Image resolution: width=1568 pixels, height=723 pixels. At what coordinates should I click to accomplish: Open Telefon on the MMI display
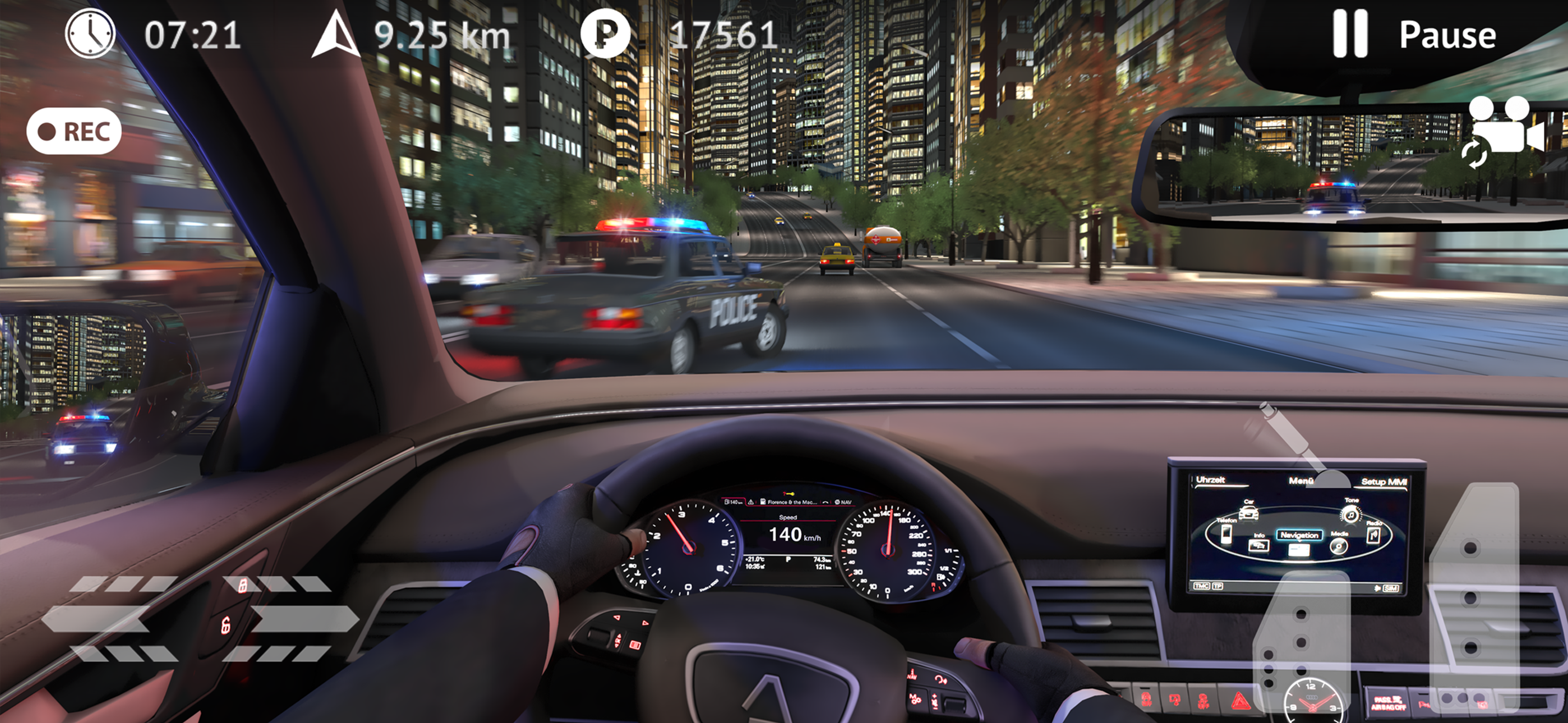pos(1226,536)
